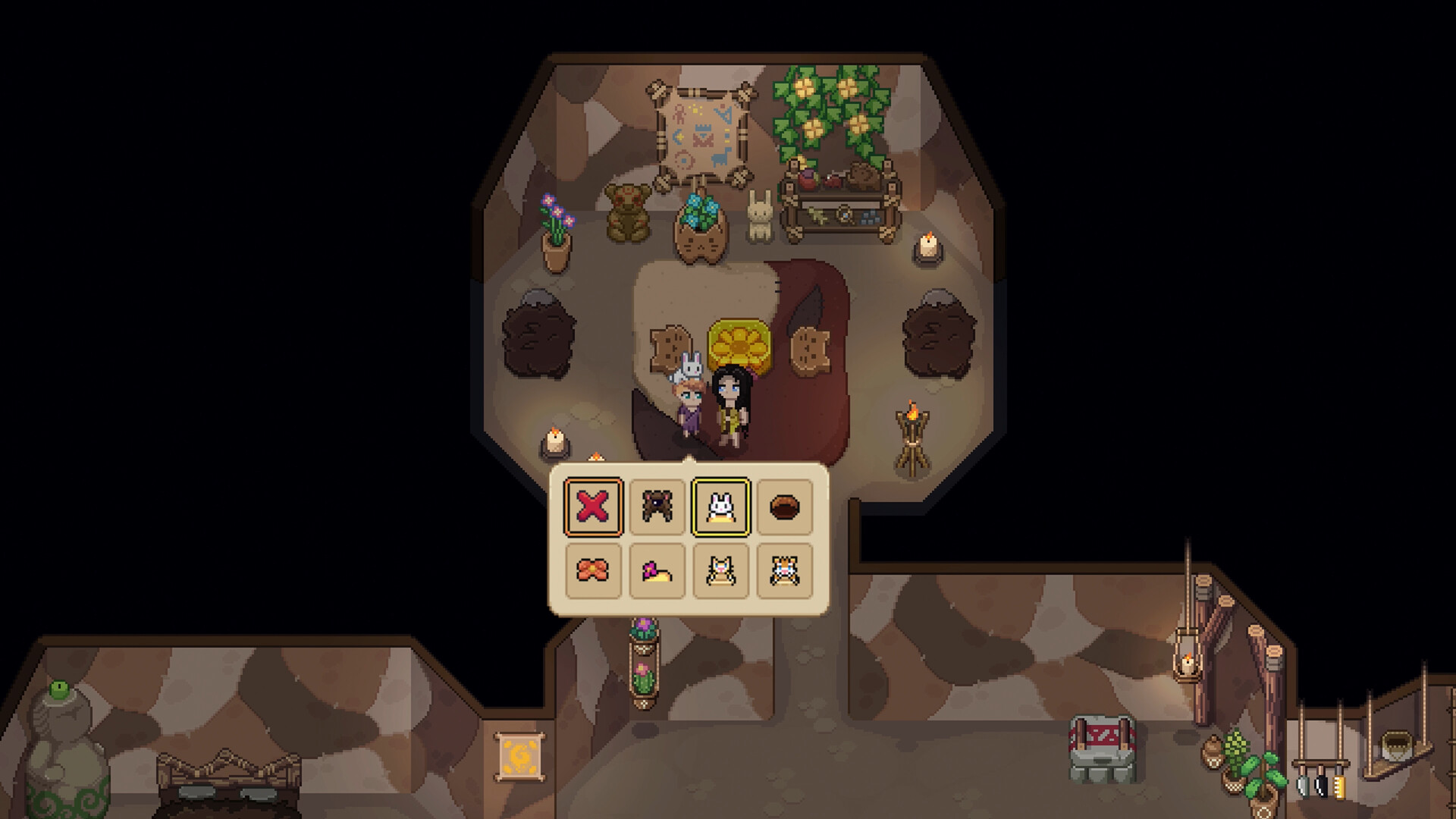This screenshot has height=819, width=1456.
Task: Cancel selection with the red X option
Action: point(591,507)
